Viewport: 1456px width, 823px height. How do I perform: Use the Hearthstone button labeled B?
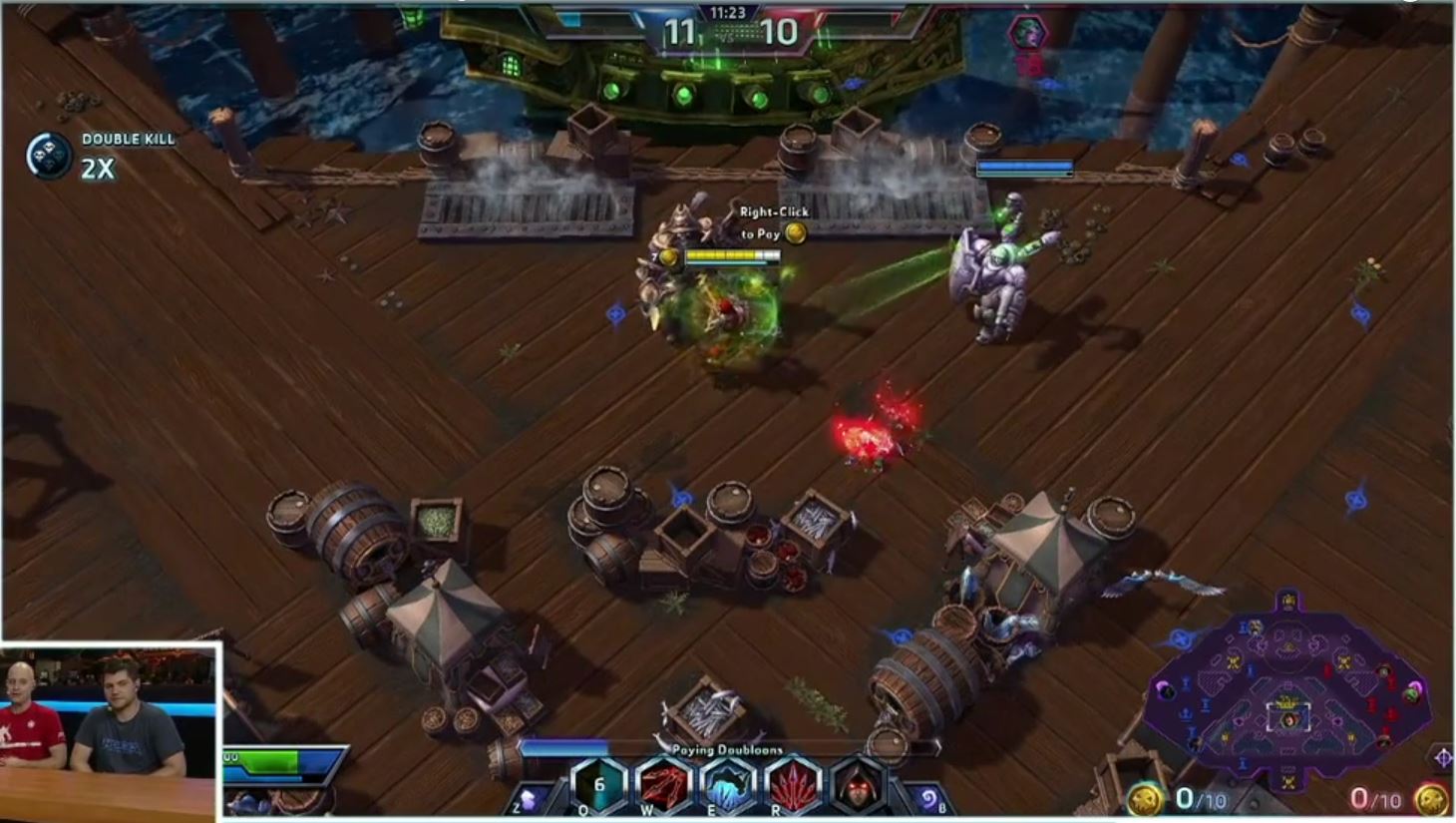click(x=928, y=798)
